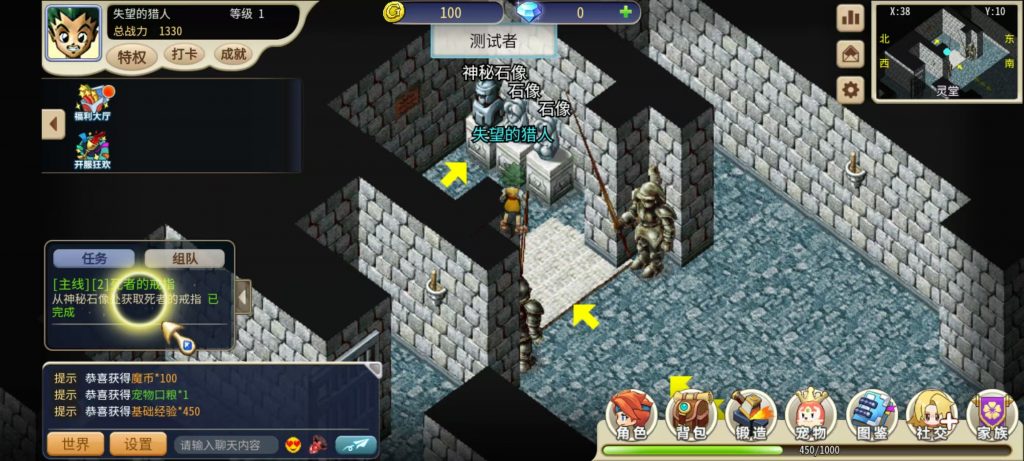Open the bar chart rankings icon

pos(850,18)
